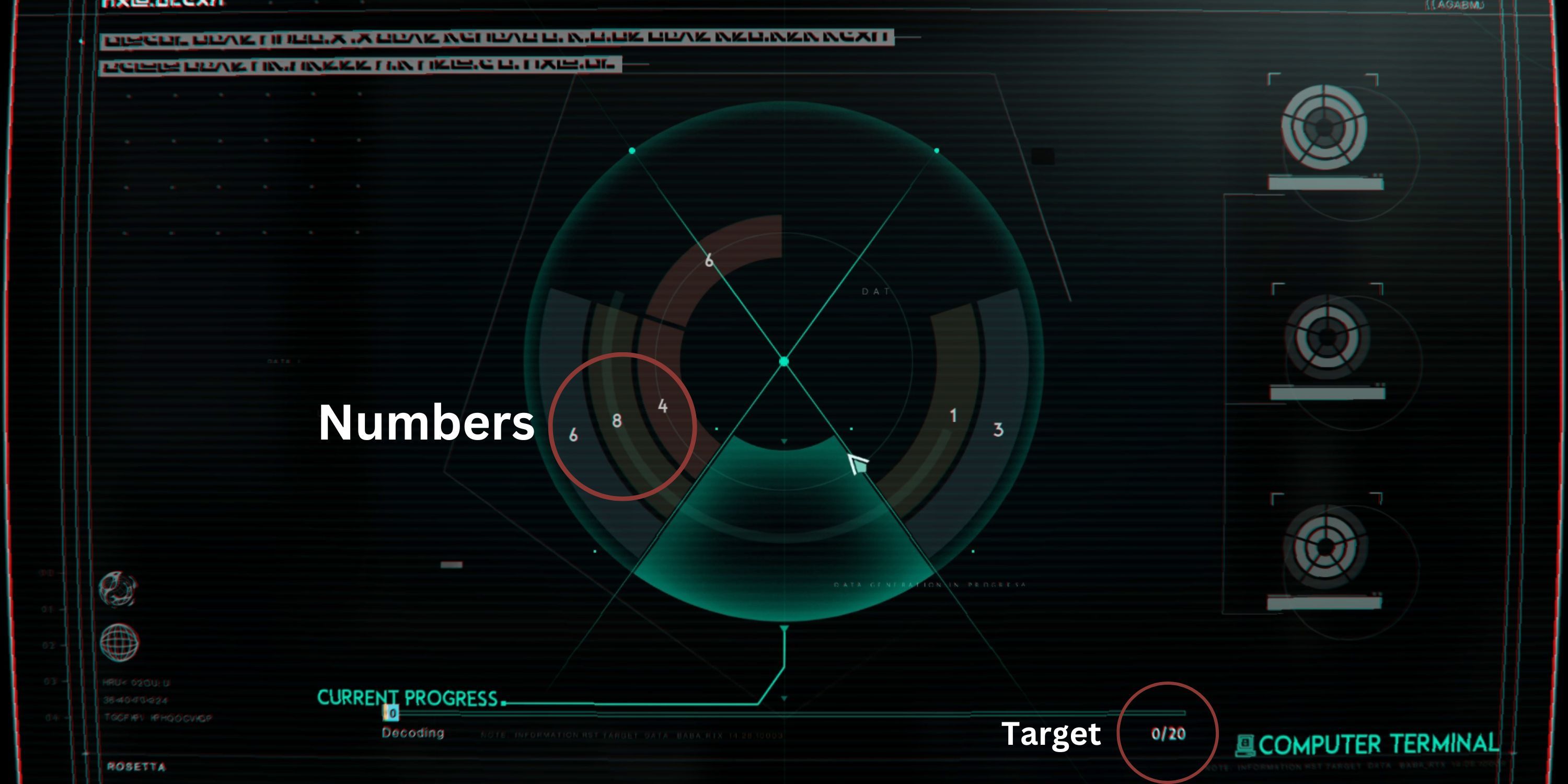The image size is (1568, 784).
Task: Expand the CURRENT PROGRESS panel line
Action: 407,699
